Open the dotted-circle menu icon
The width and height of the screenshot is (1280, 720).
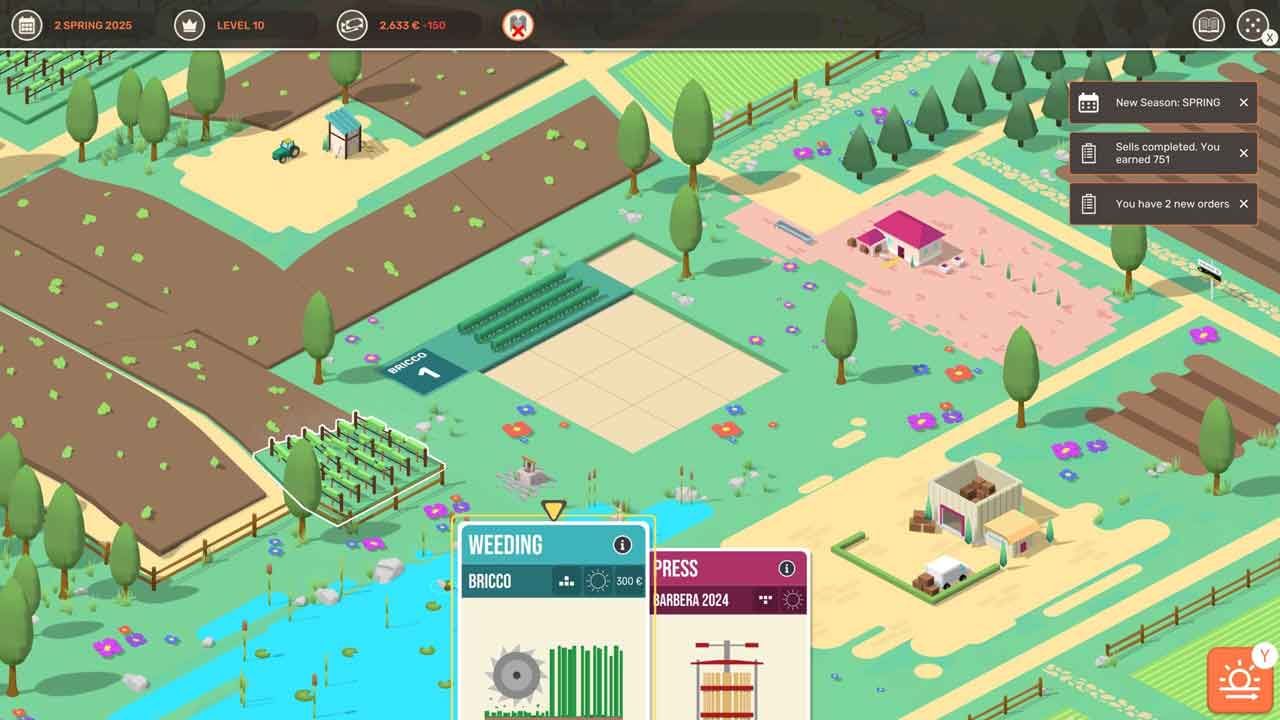point(1252,25)
